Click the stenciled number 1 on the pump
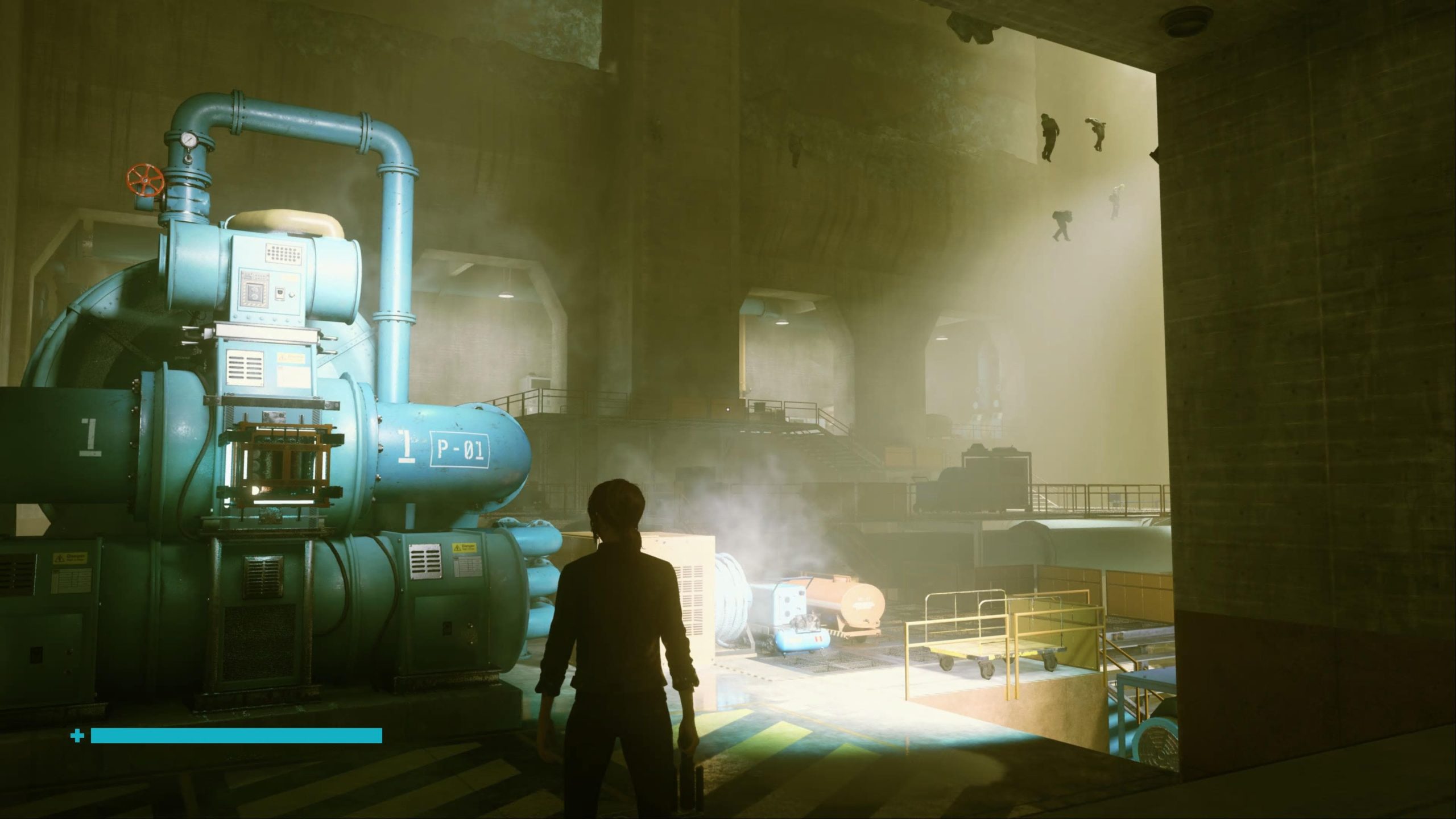Viewport: 1456px width, 819px height. coord(406,445)
